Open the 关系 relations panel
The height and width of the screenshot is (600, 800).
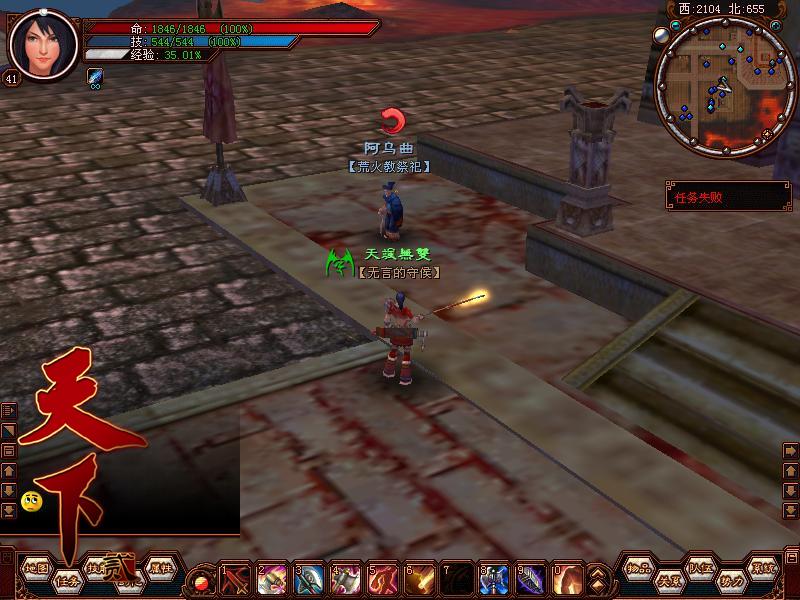pyautogui.click(x=667, y=580)
